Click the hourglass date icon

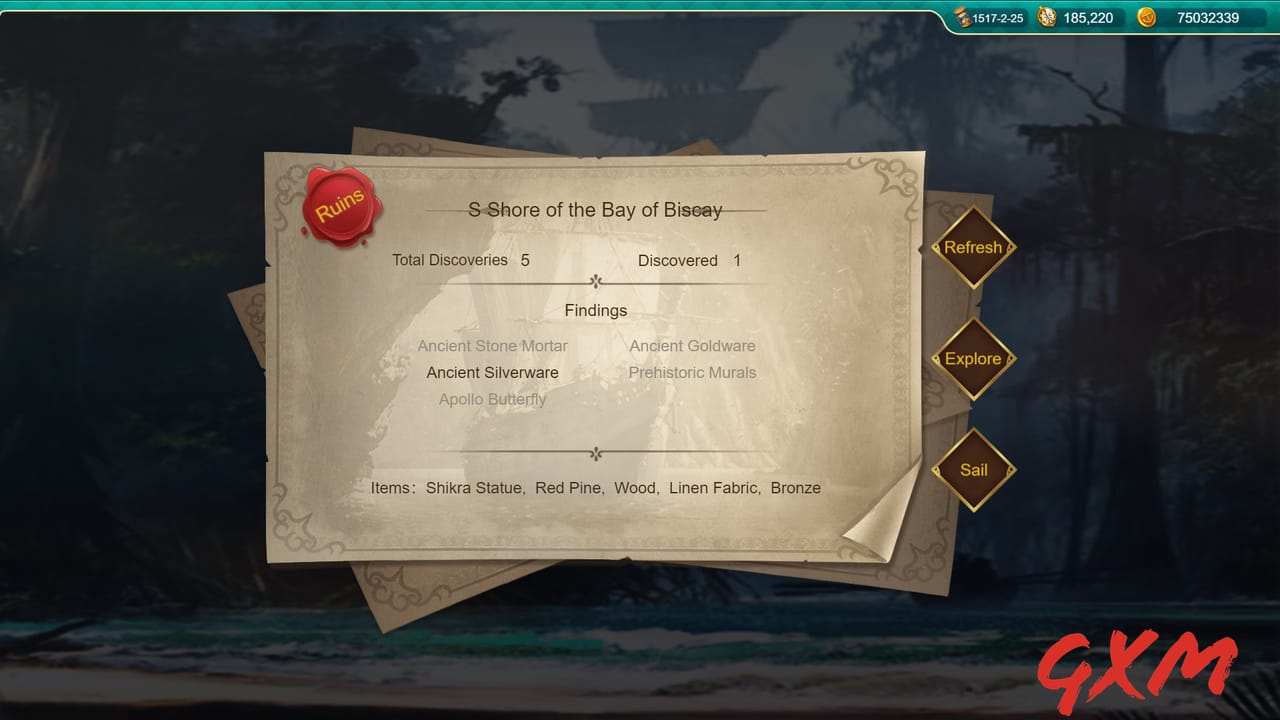tap(962, 17)
